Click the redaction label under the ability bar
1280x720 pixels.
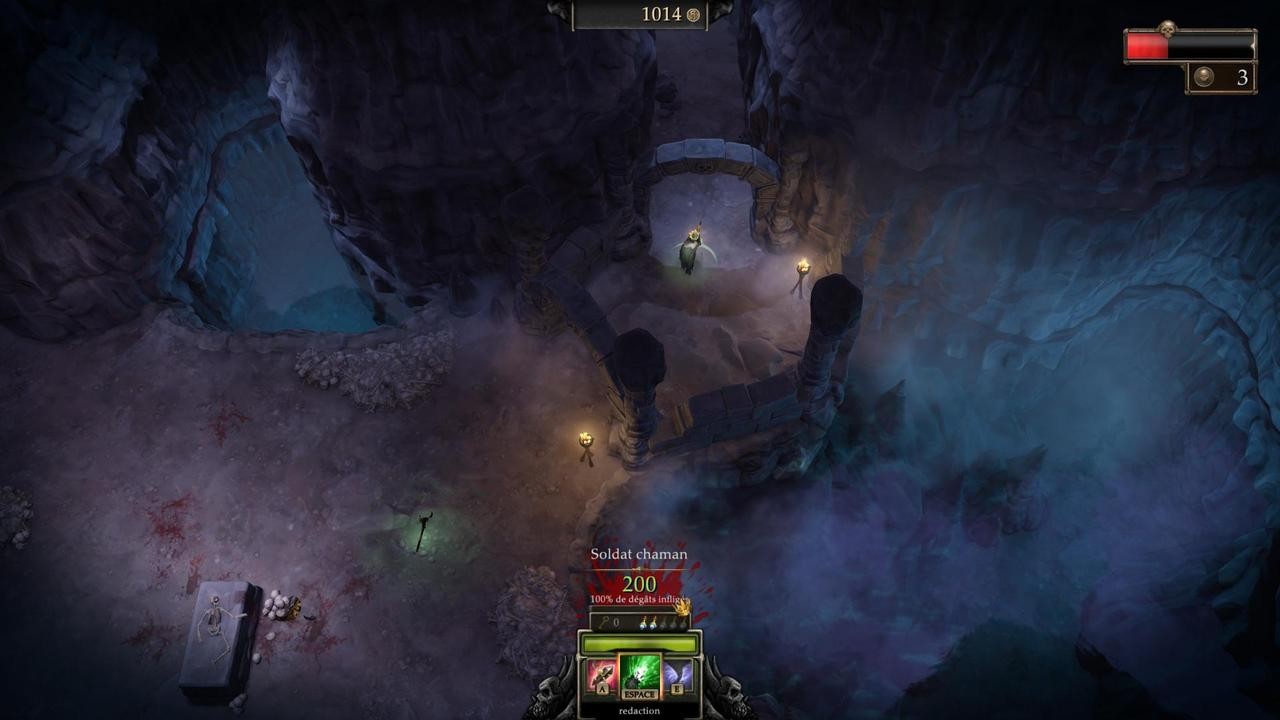(639, 710)
